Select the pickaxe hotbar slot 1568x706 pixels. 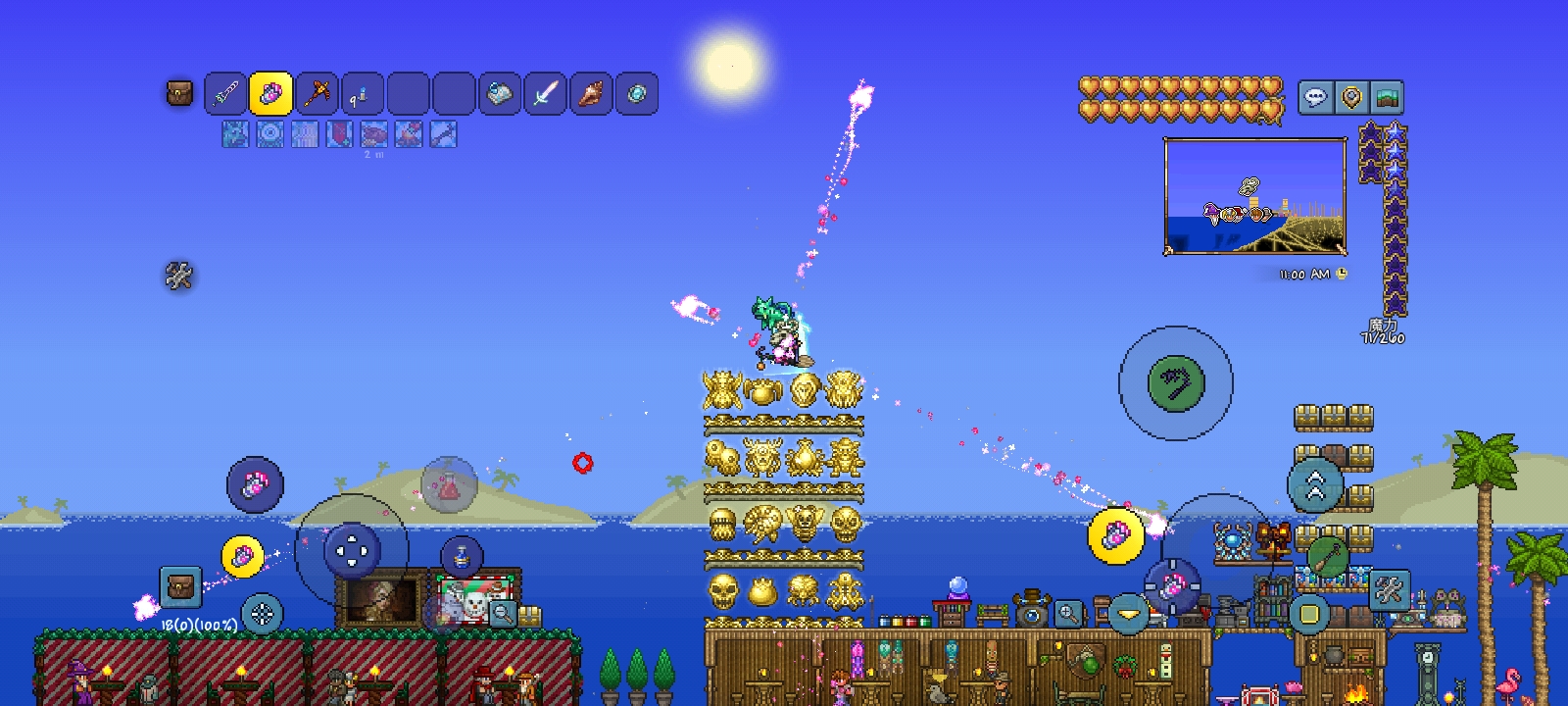(x=317, y=94)
